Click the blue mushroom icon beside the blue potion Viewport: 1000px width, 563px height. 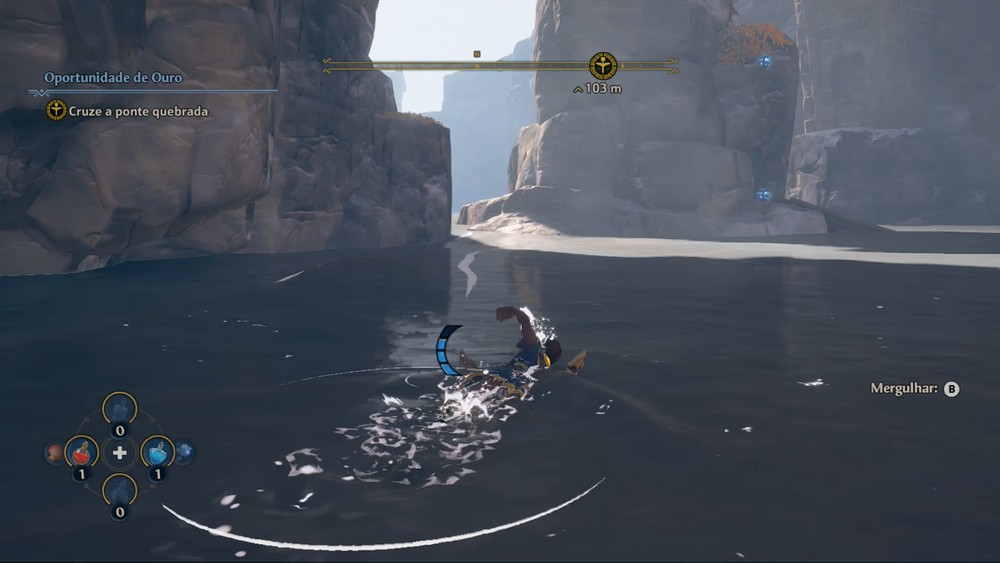[185, 452]
